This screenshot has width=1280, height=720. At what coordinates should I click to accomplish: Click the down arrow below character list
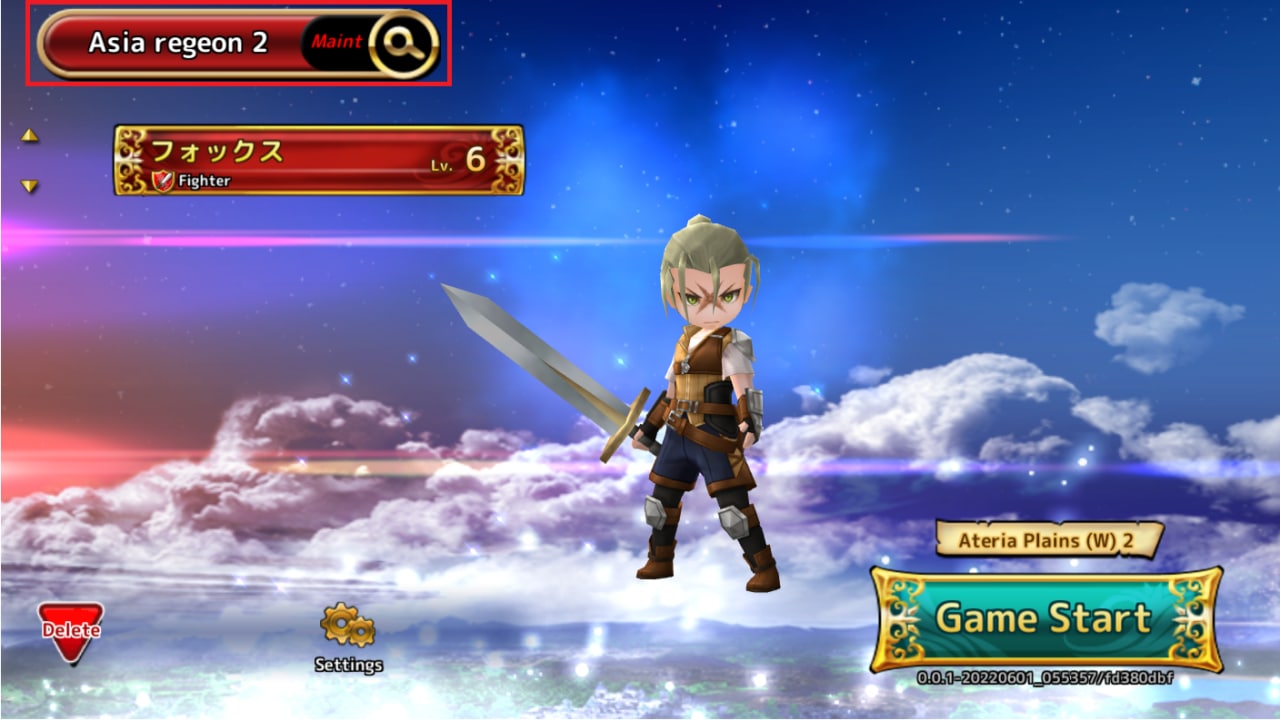(30, 186)
